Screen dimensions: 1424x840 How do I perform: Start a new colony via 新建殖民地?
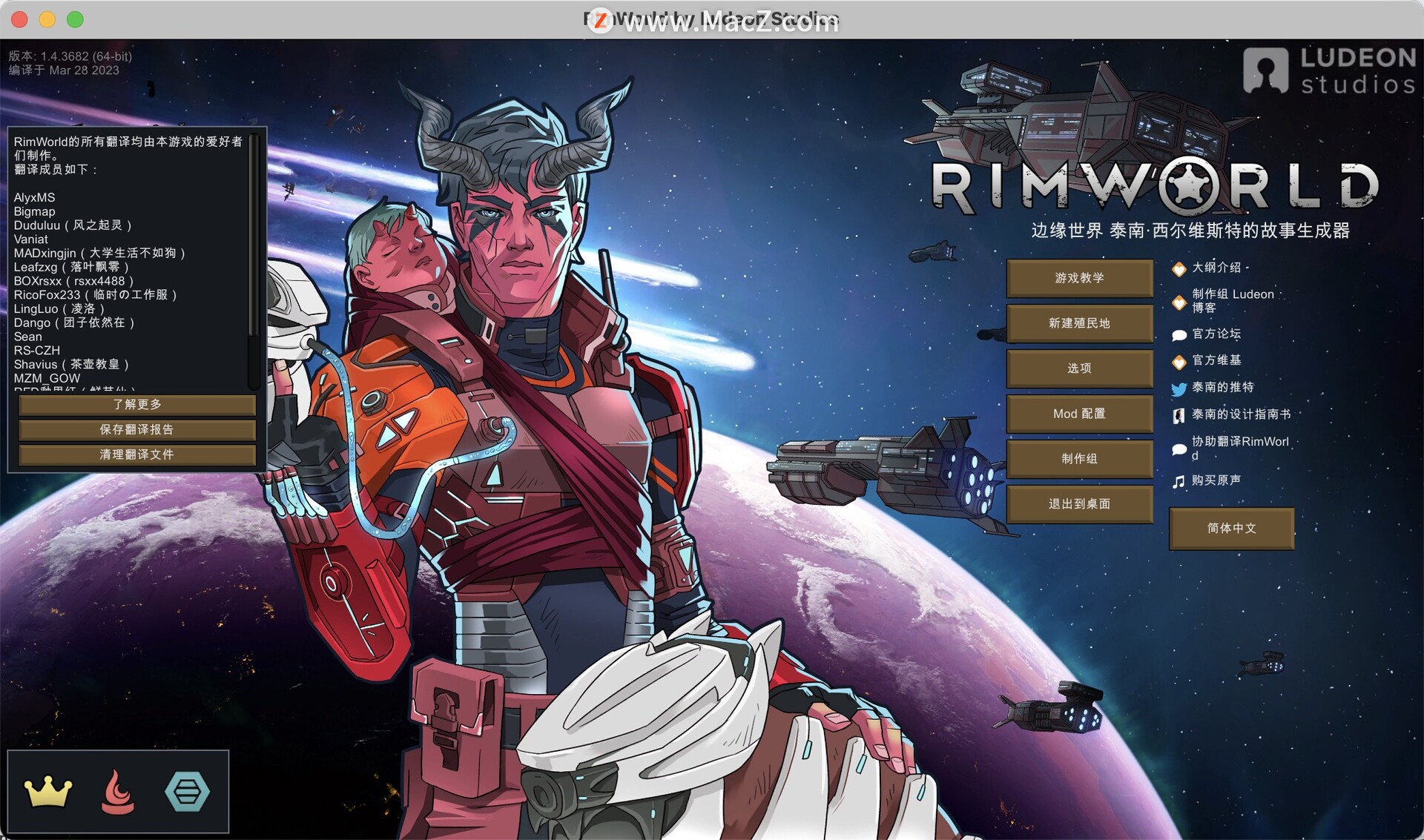coord(1080,324)
